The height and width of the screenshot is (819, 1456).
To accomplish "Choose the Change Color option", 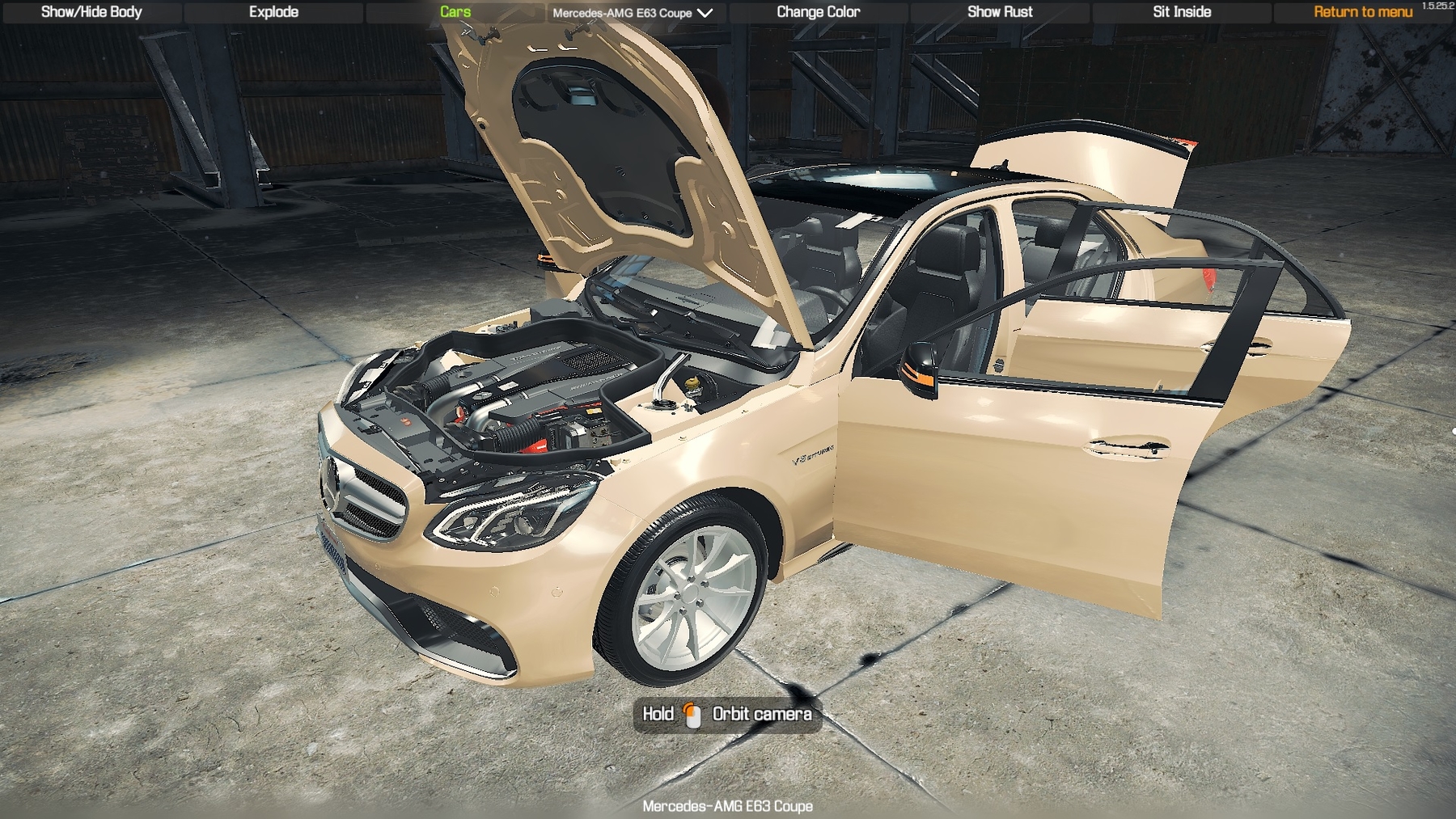I will point(818,12).
